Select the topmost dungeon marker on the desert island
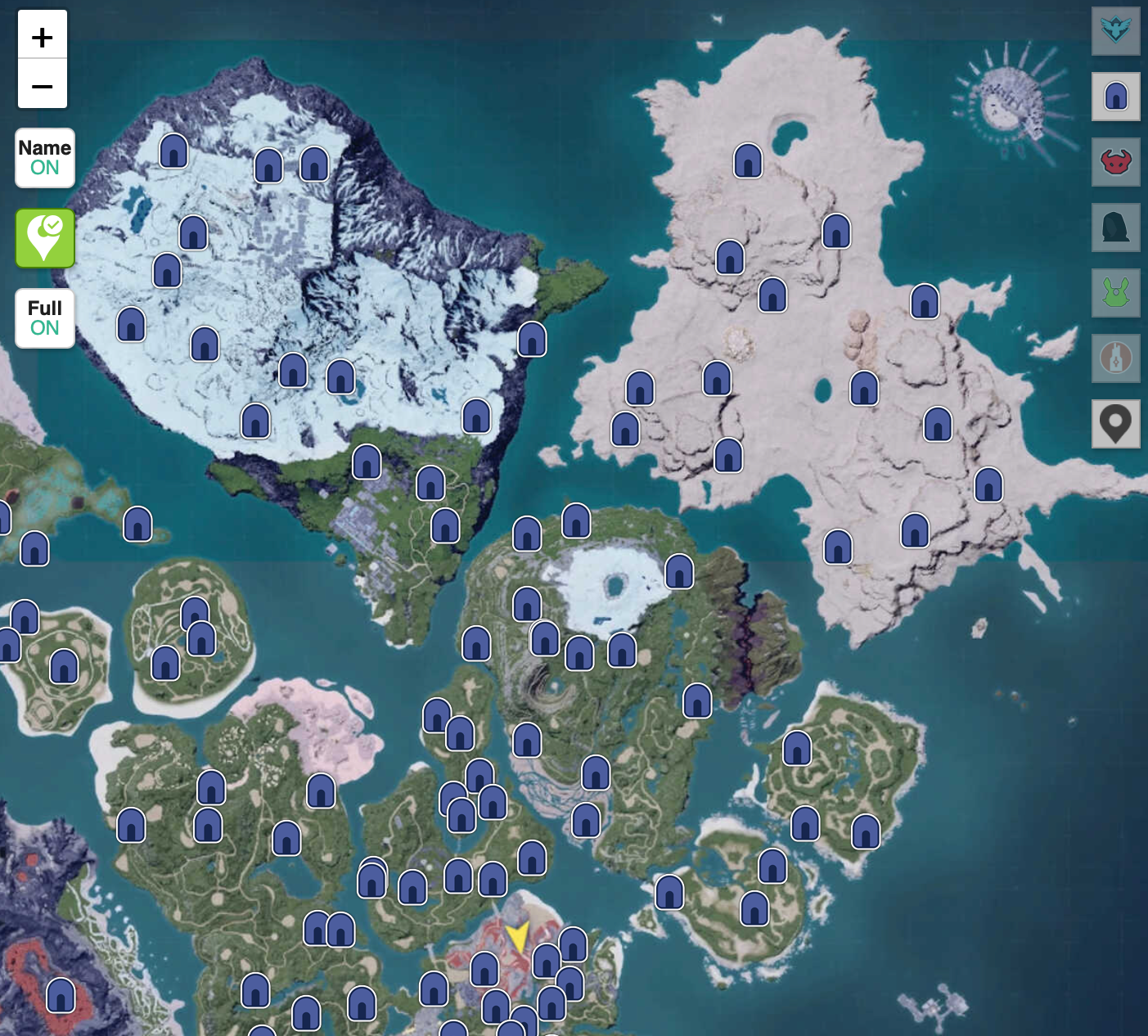 coord(748,160)
